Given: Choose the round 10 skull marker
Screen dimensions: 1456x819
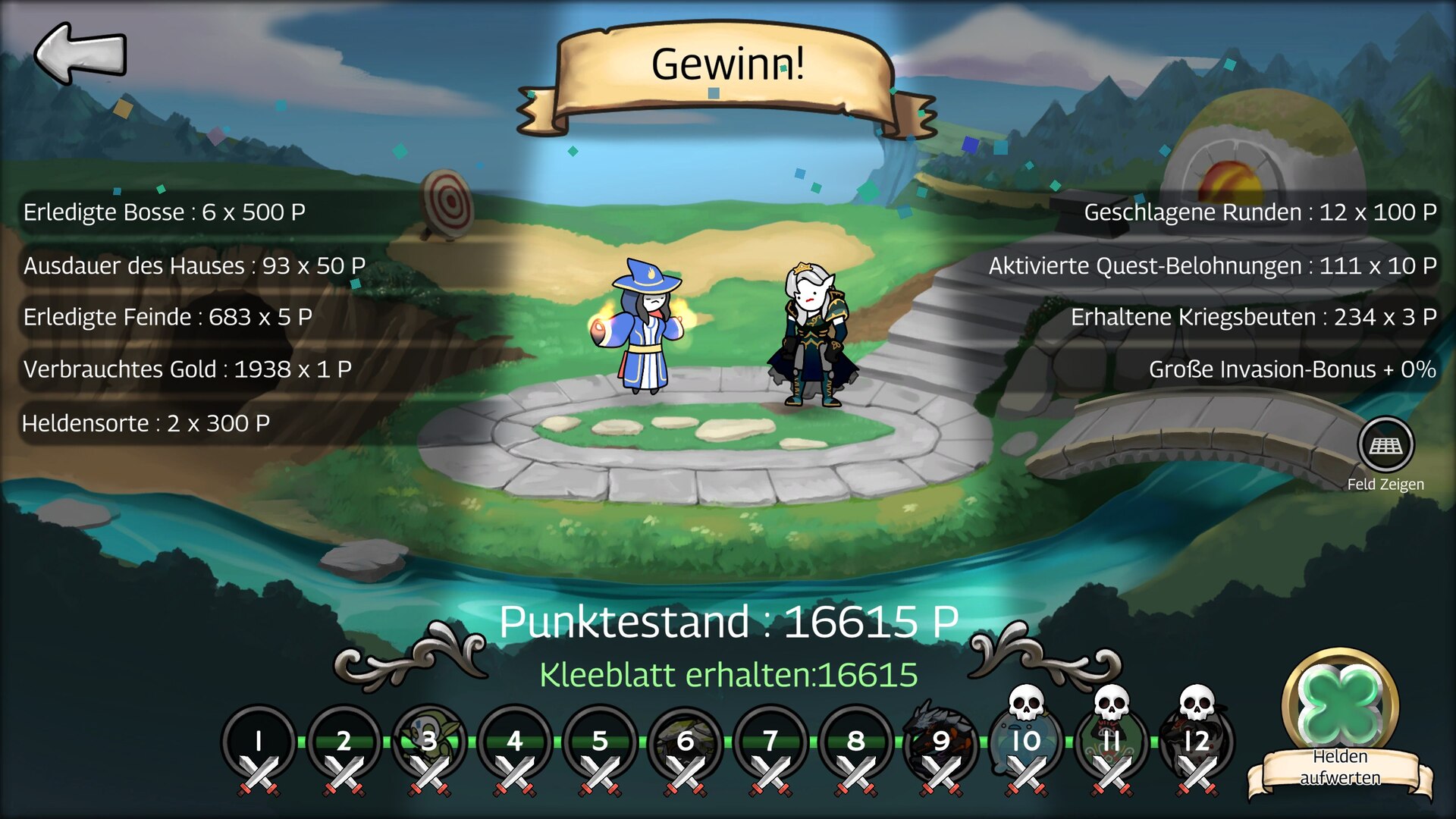Looking at the screenshot, I should point(1027,742).
